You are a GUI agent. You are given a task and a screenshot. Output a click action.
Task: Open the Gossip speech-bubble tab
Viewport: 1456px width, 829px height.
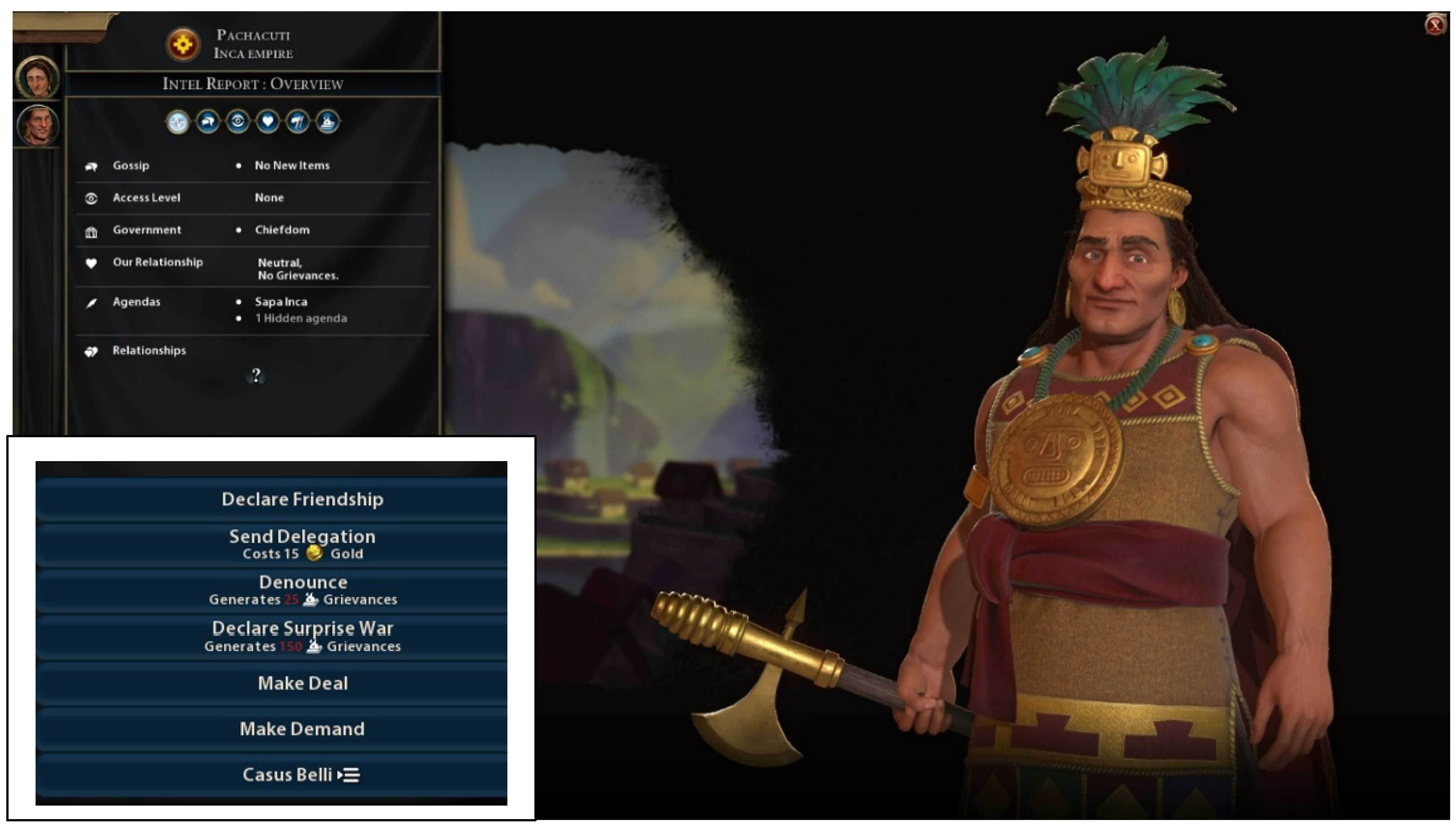[x=208, y=122]
